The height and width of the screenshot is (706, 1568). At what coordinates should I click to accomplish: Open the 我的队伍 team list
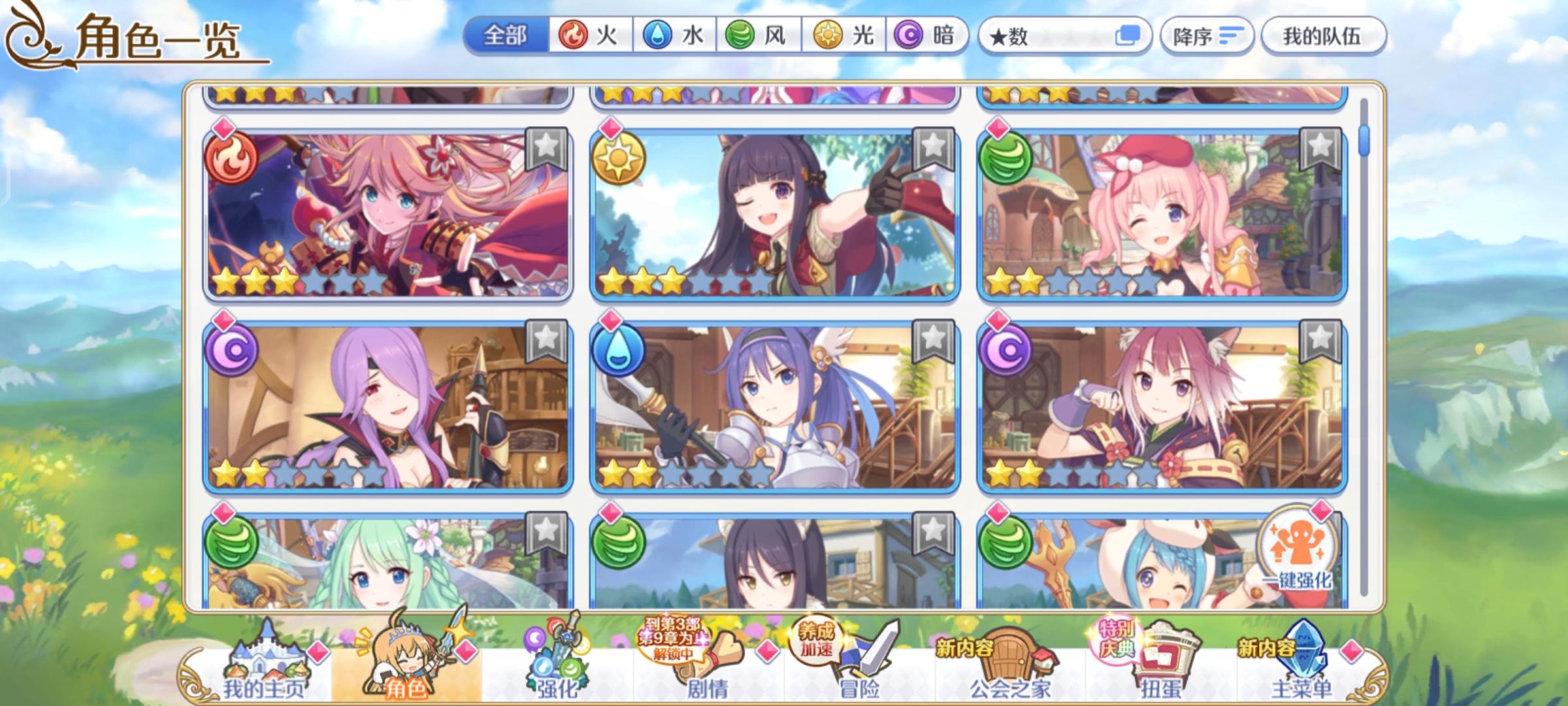[1321, 35]
